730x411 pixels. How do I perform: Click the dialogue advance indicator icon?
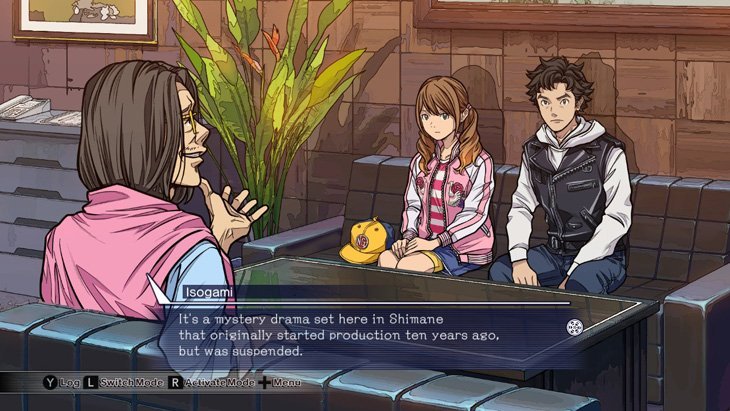point(575,326)
